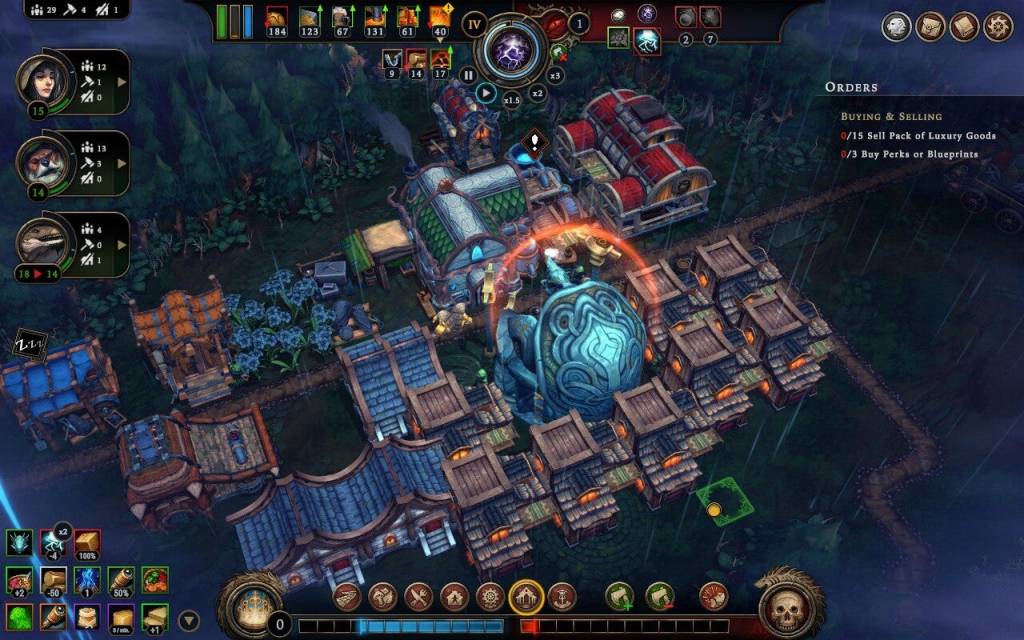Open the gear settings button
This screenshot has height=640, width=1024.
[998, 27]
